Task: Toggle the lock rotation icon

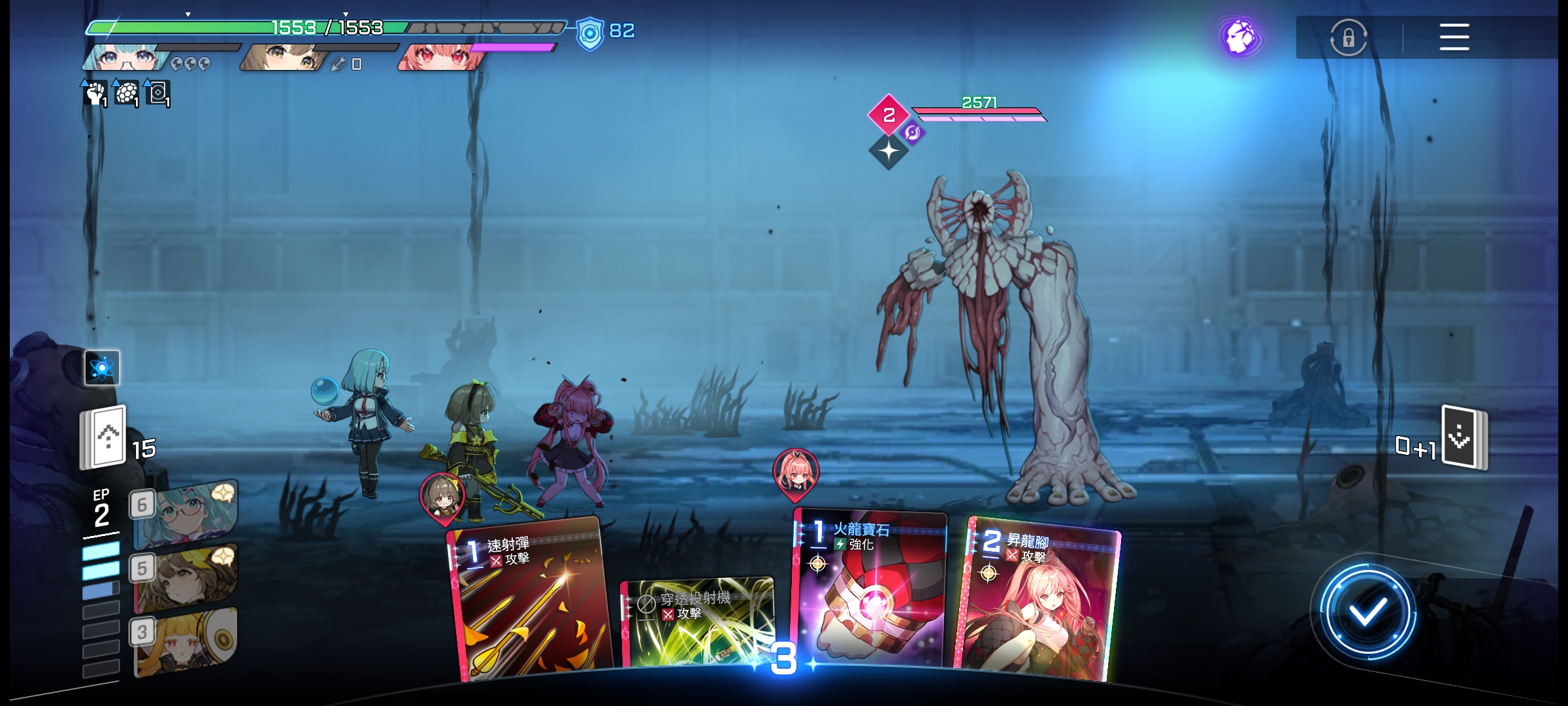Action: point(1348,37)
